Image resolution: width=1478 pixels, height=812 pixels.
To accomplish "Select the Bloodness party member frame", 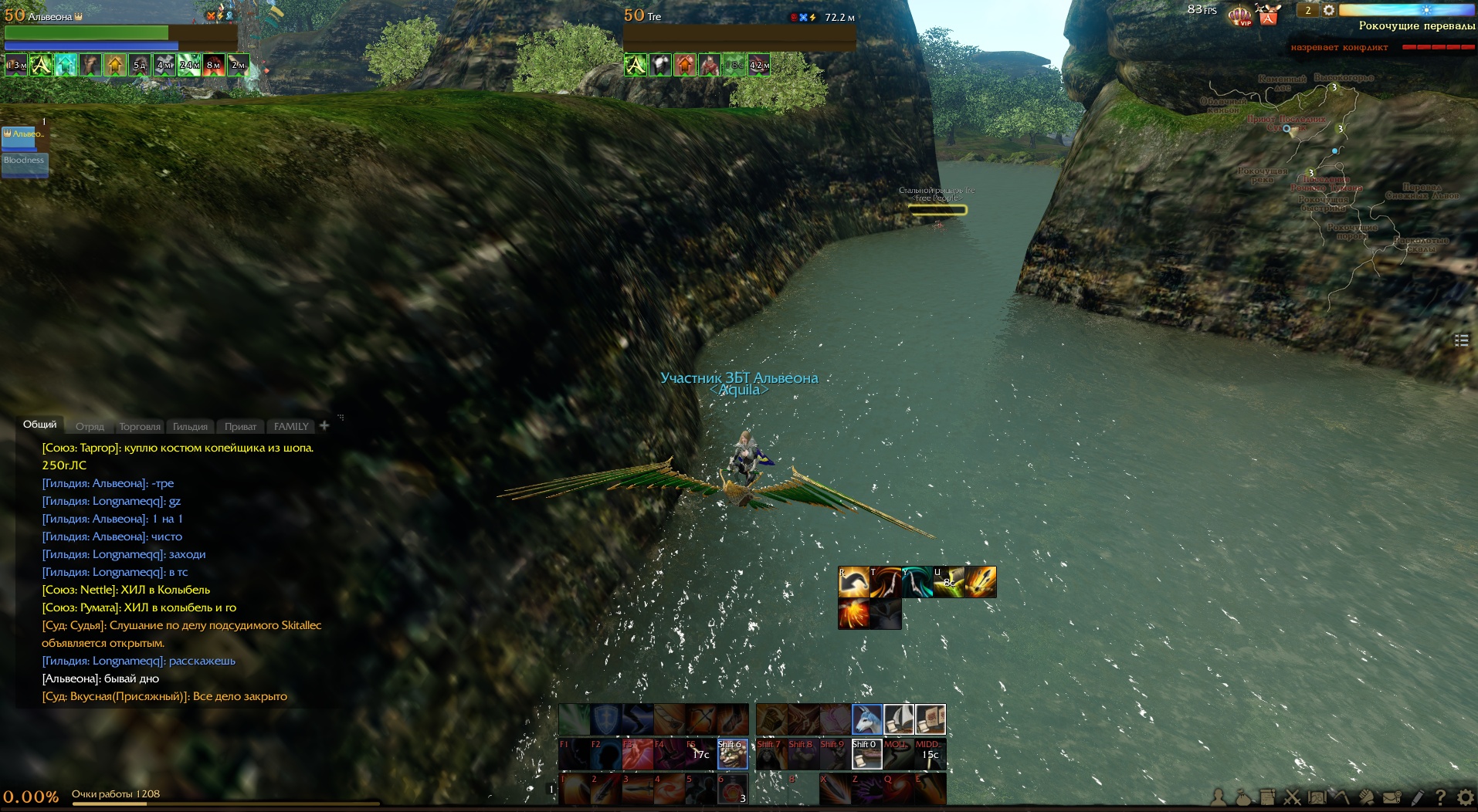I will [25, 164].
